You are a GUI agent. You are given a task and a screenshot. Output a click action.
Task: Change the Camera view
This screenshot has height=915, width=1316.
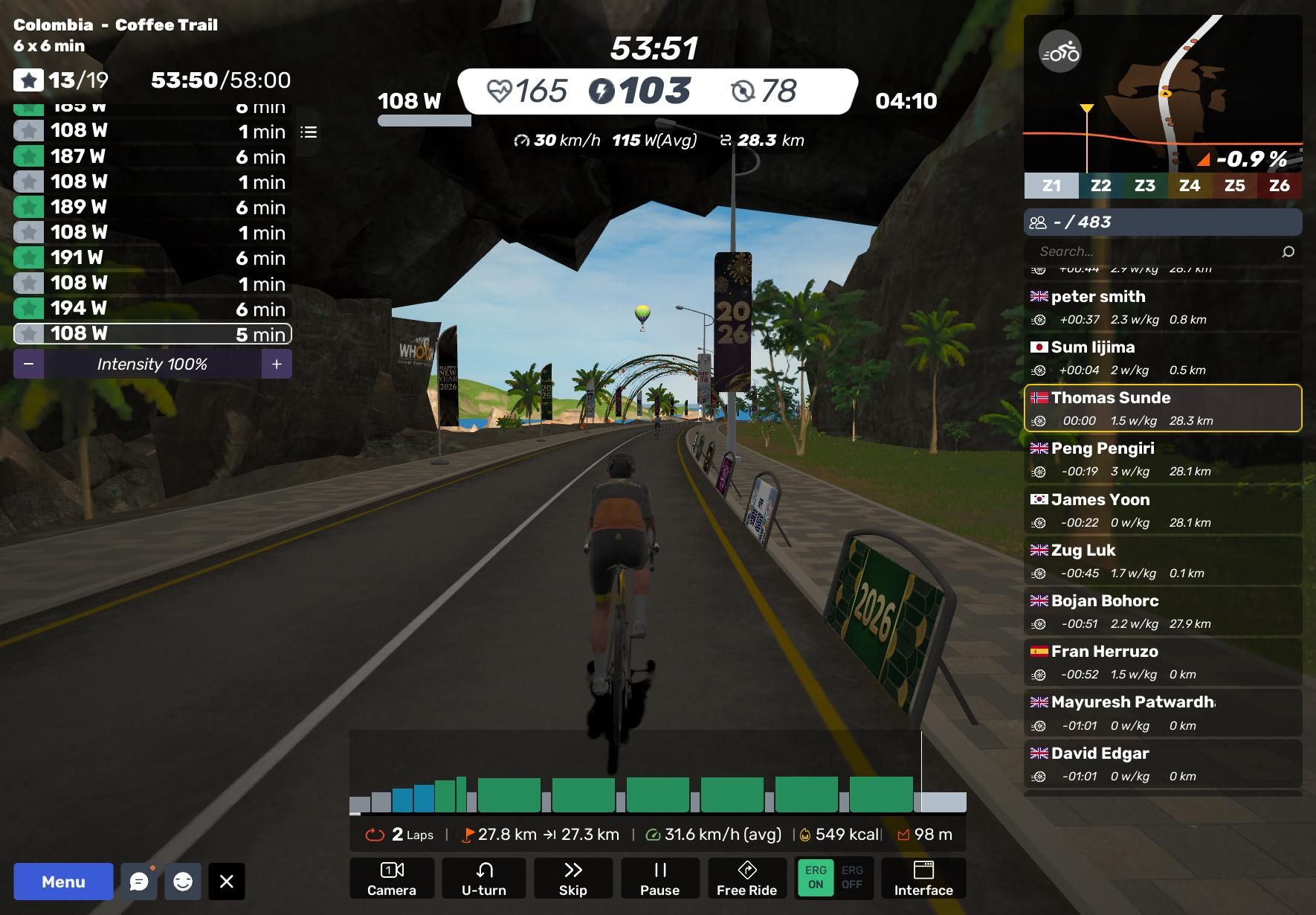click(x=392, y=879)
